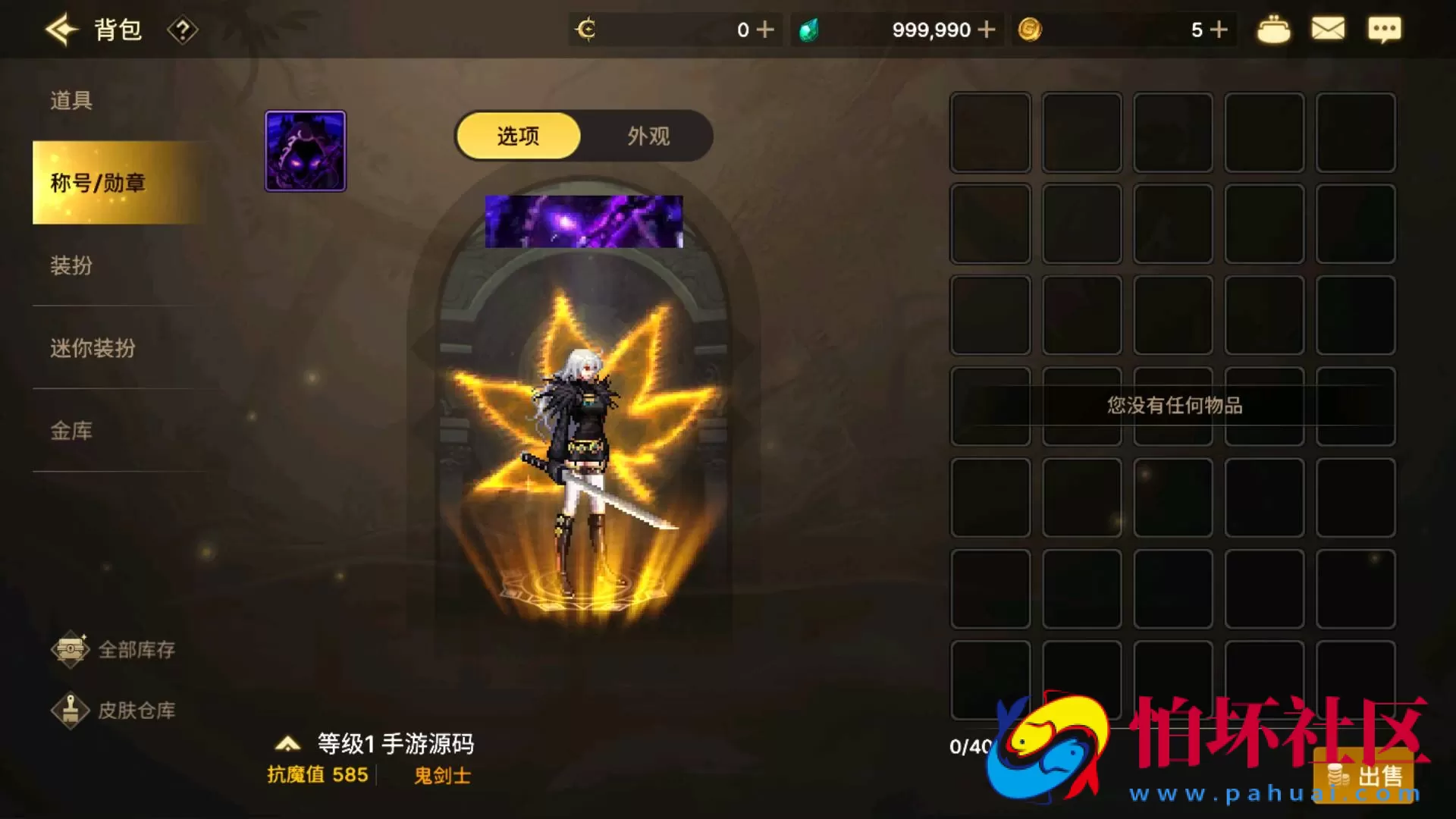Screen dimensions: 1456x819
Task: Open the mail envelope icon
Action: pyautogui.click(x=1328, y=29)
